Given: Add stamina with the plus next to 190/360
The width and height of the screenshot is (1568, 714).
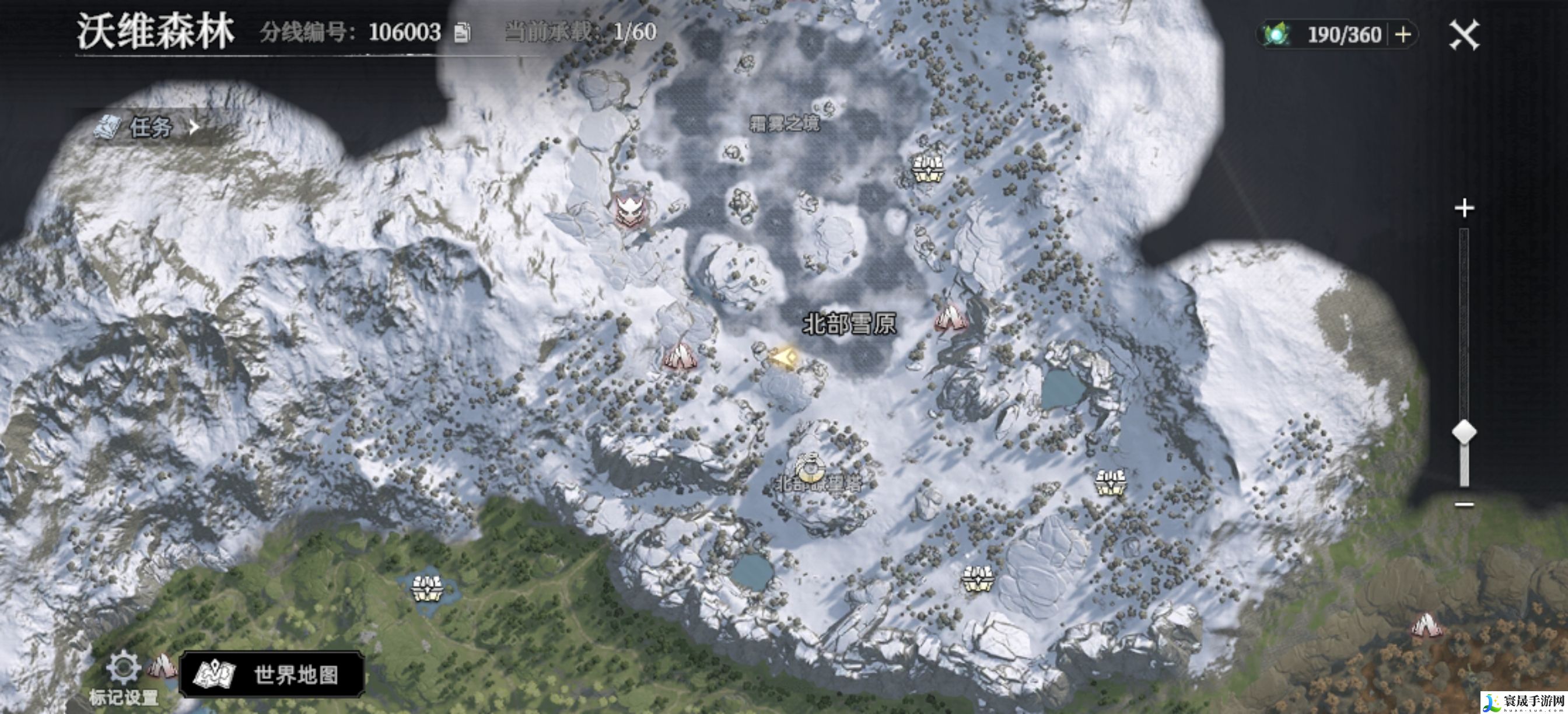Looking at the screenshot, I should pyautogui.click(x=1402, y=34).
